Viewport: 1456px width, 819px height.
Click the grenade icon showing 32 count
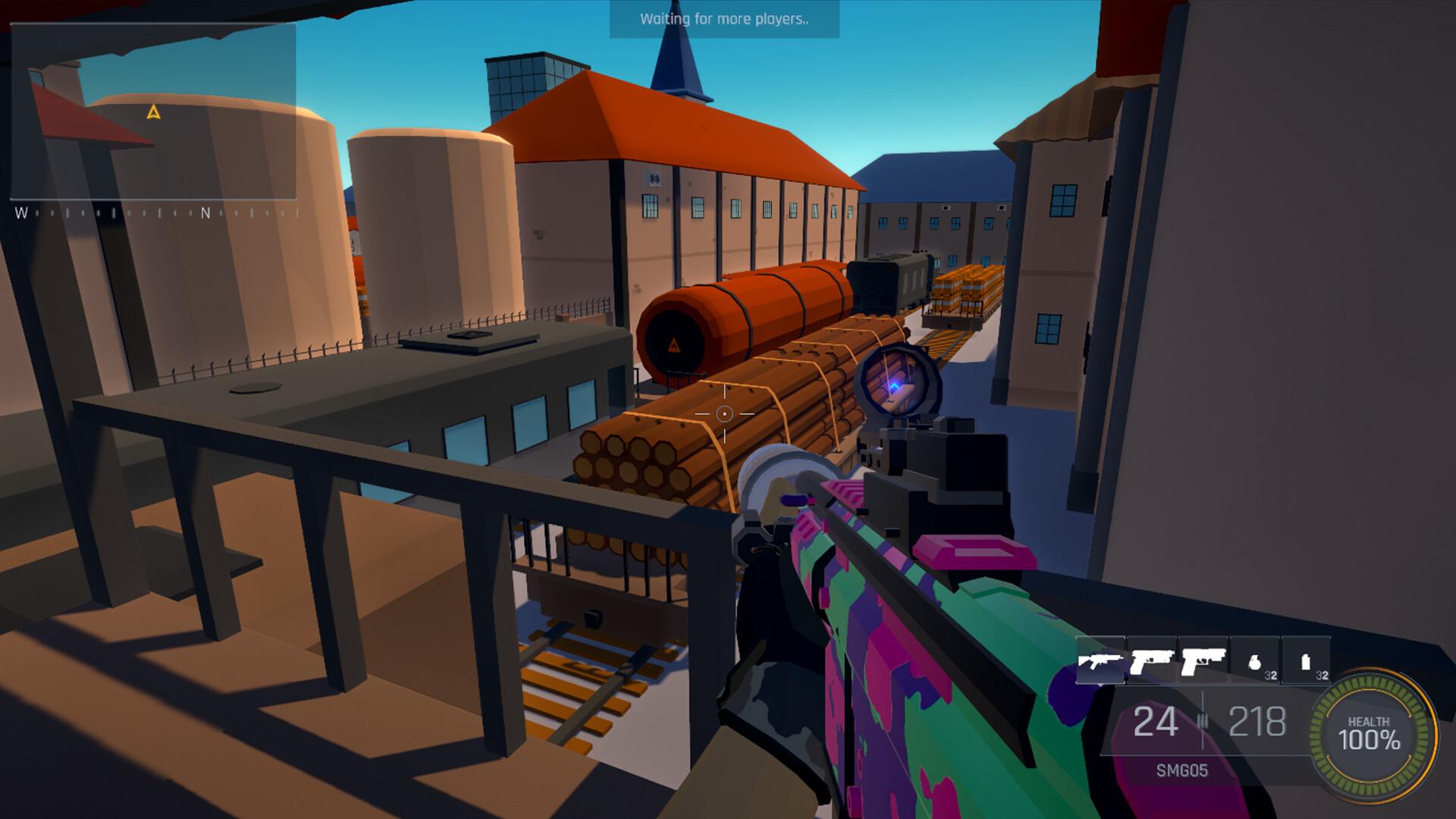point(1256,661)
